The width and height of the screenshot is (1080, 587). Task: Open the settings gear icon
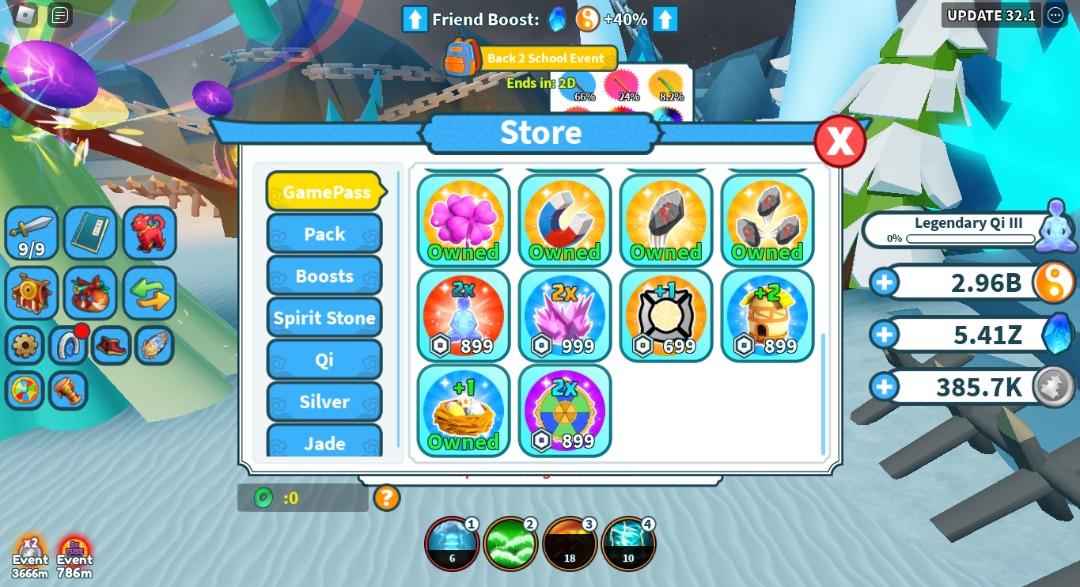click(x=25, y=346)
